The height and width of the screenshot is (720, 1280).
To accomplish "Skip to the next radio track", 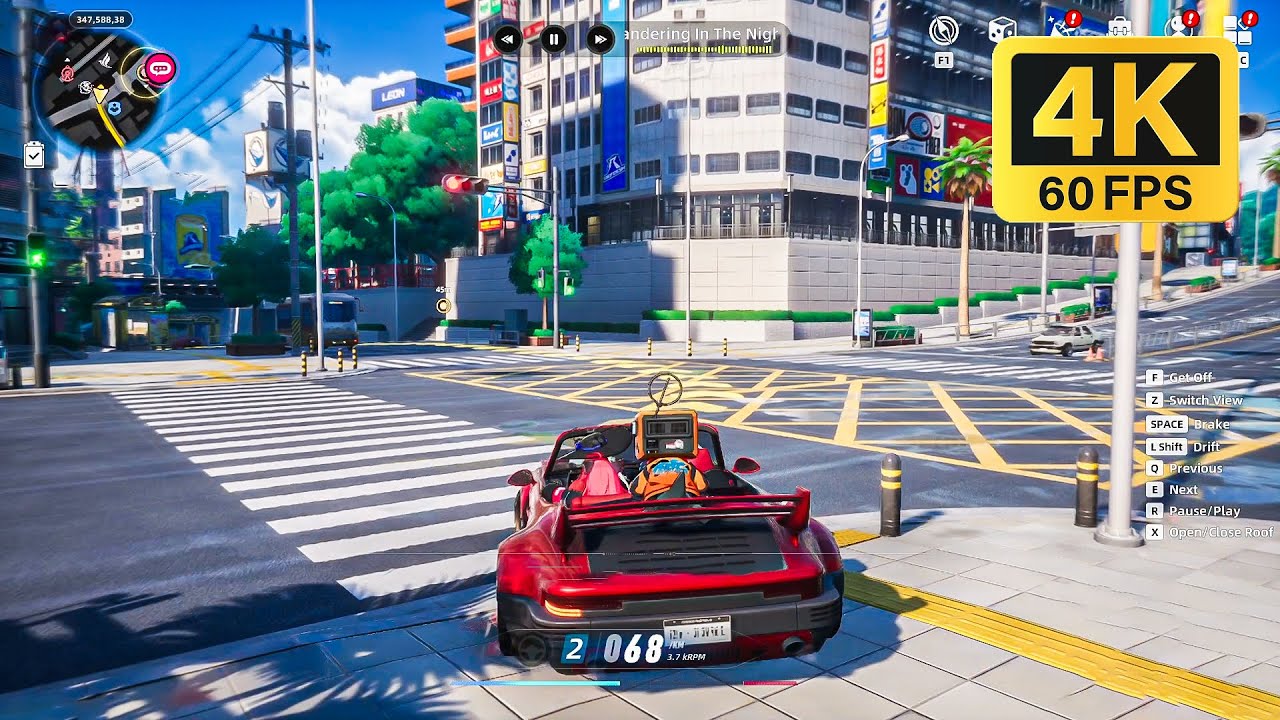I will [599, 39].
